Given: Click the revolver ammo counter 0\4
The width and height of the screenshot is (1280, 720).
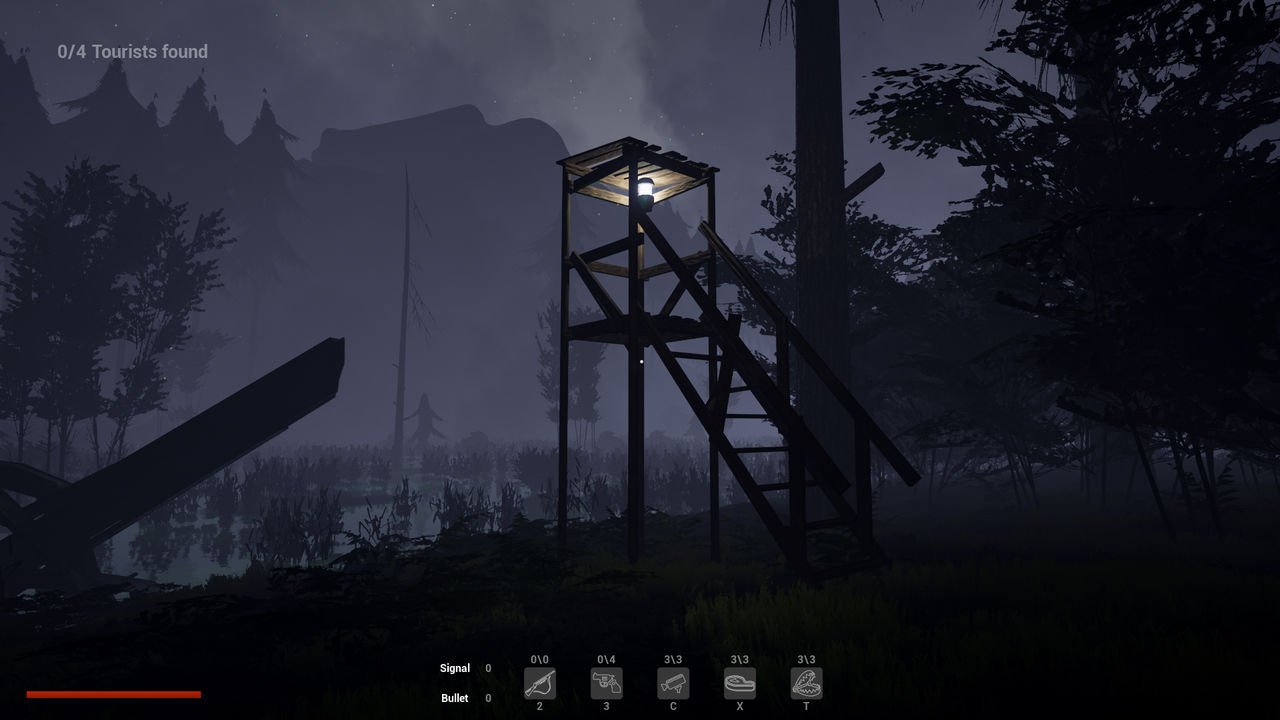Looking at the screenshot, I should coord(606,660).
